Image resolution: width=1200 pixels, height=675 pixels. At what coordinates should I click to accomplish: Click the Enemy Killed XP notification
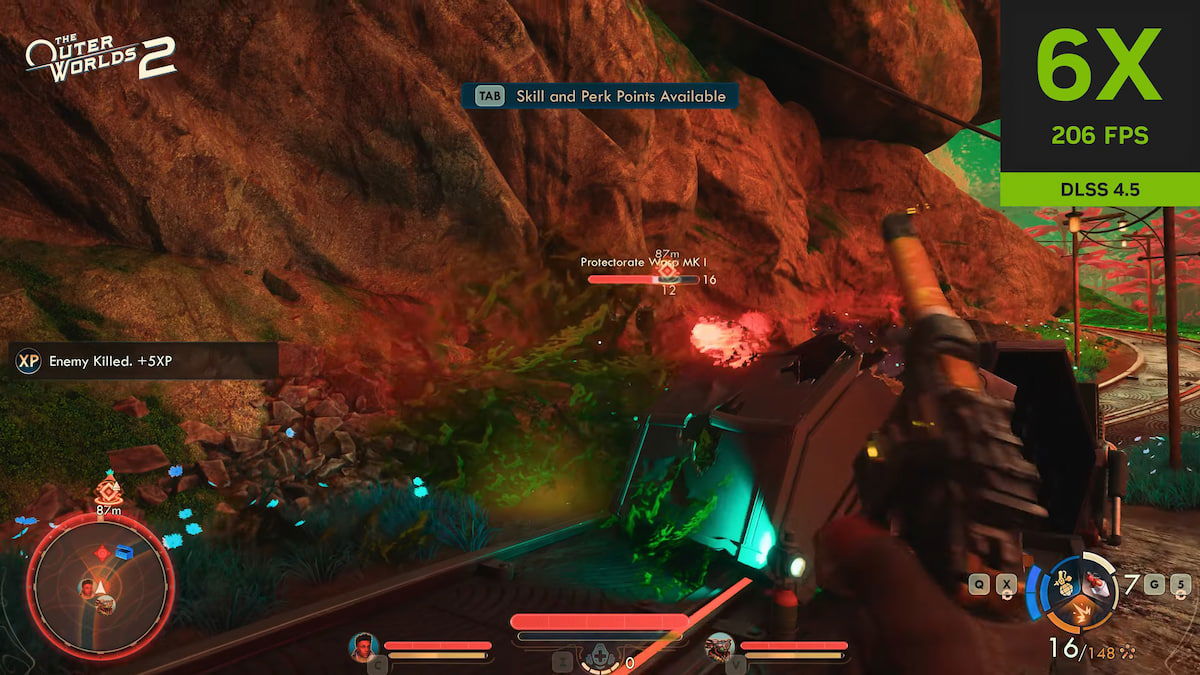140,361
